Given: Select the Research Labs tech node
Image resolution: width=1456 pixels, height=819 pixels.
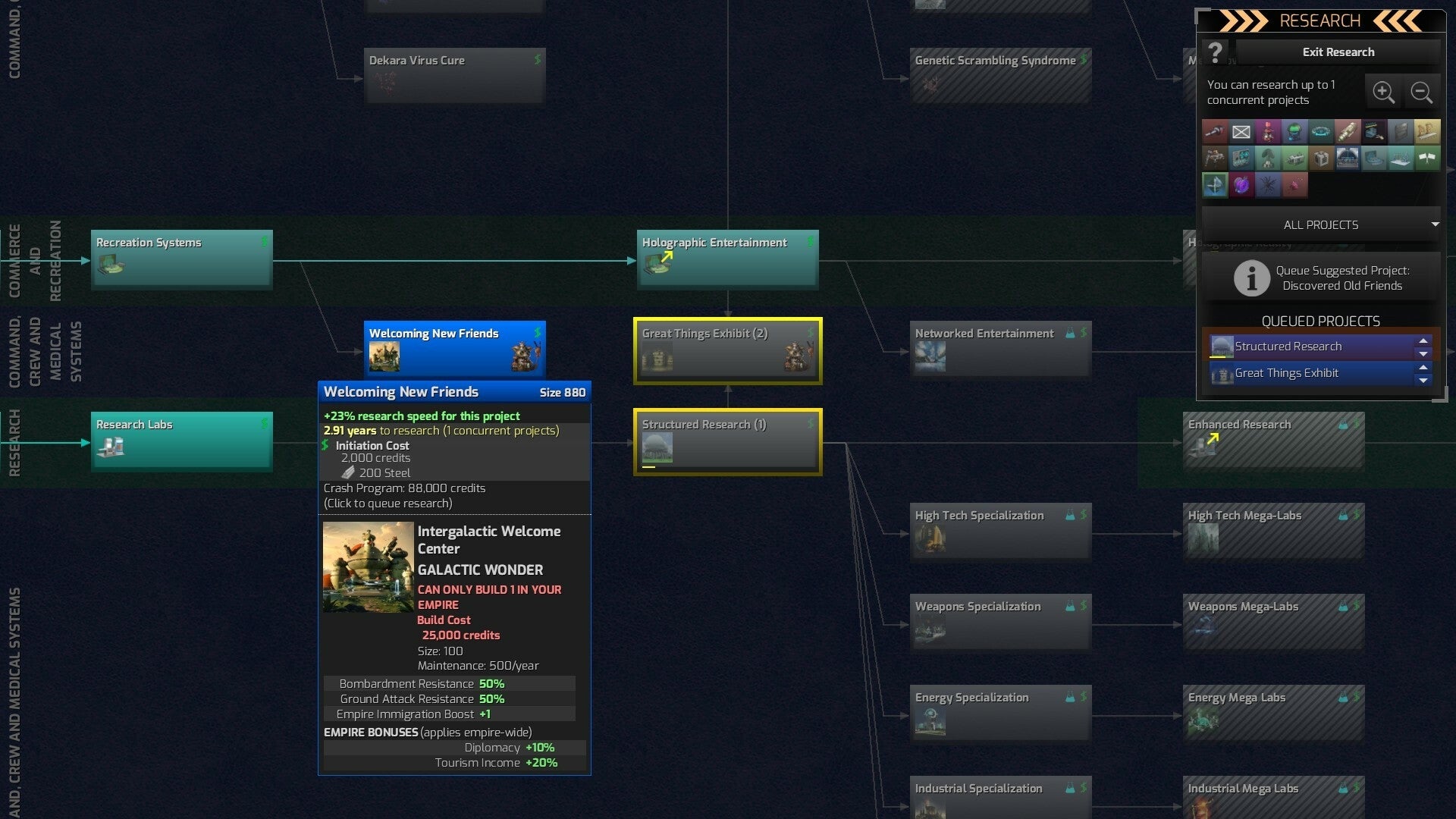Looking at the screenshot, I should 181,441.
